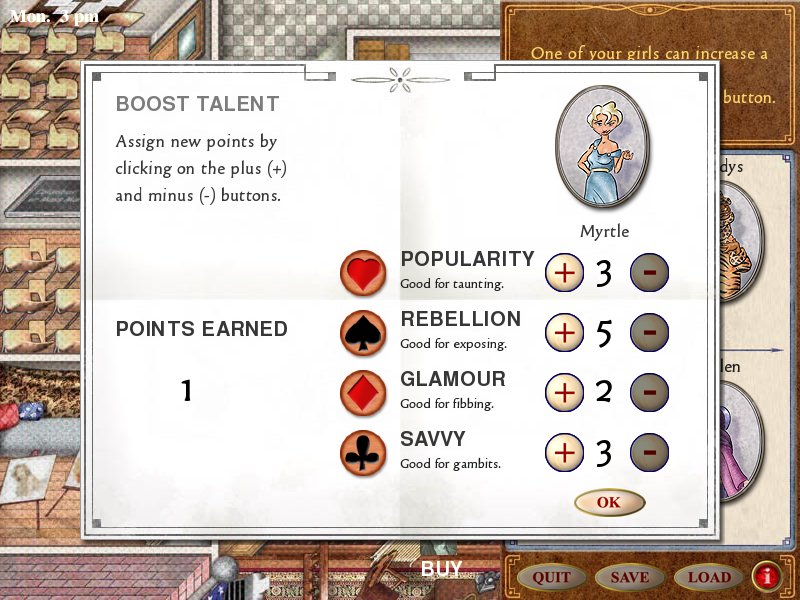Boost Savvy with the plus button
The height and width of the screenshot is (600, 800).
[x=565, y=452]
